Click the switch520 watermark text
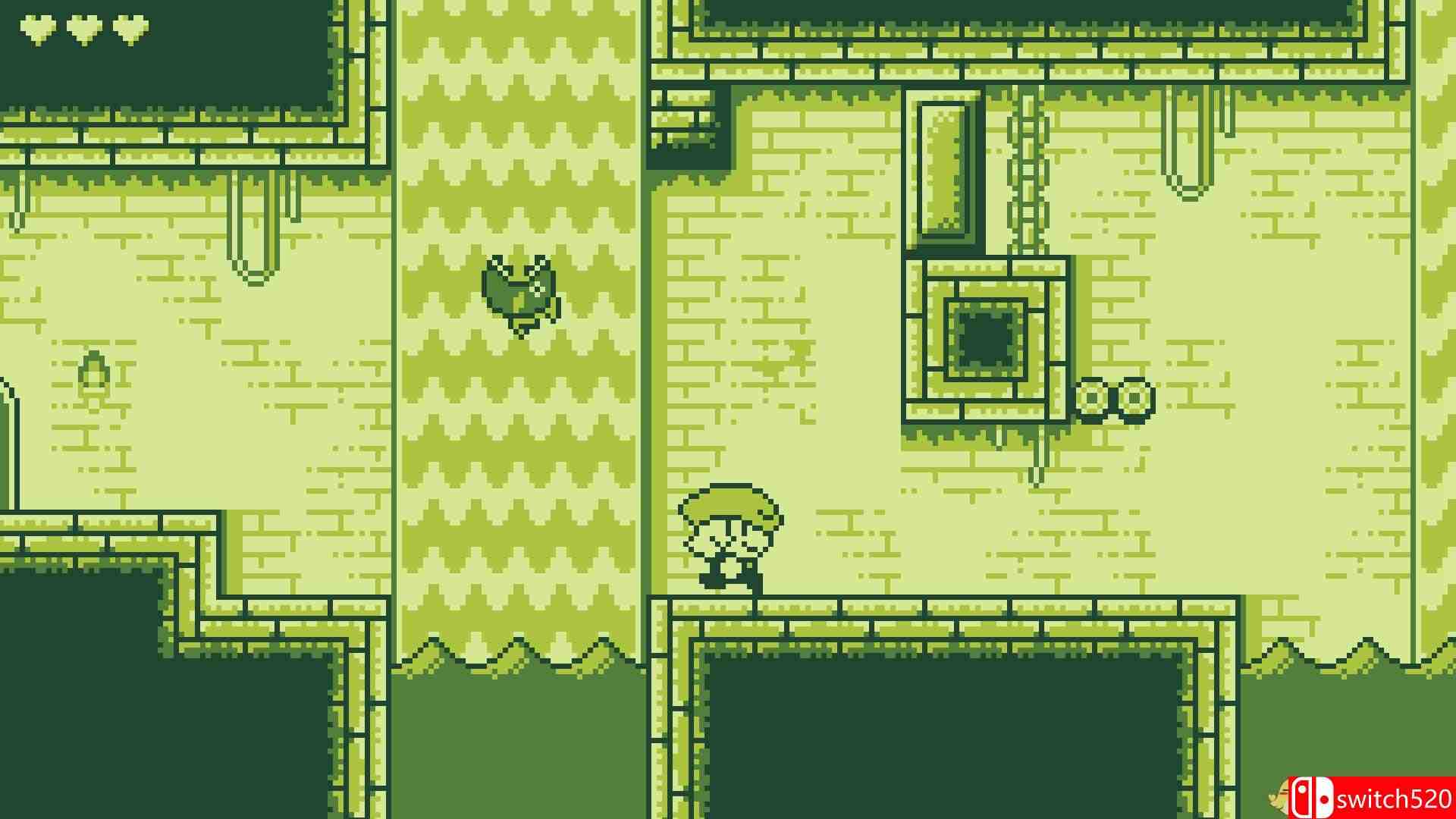 (1399, 799)
